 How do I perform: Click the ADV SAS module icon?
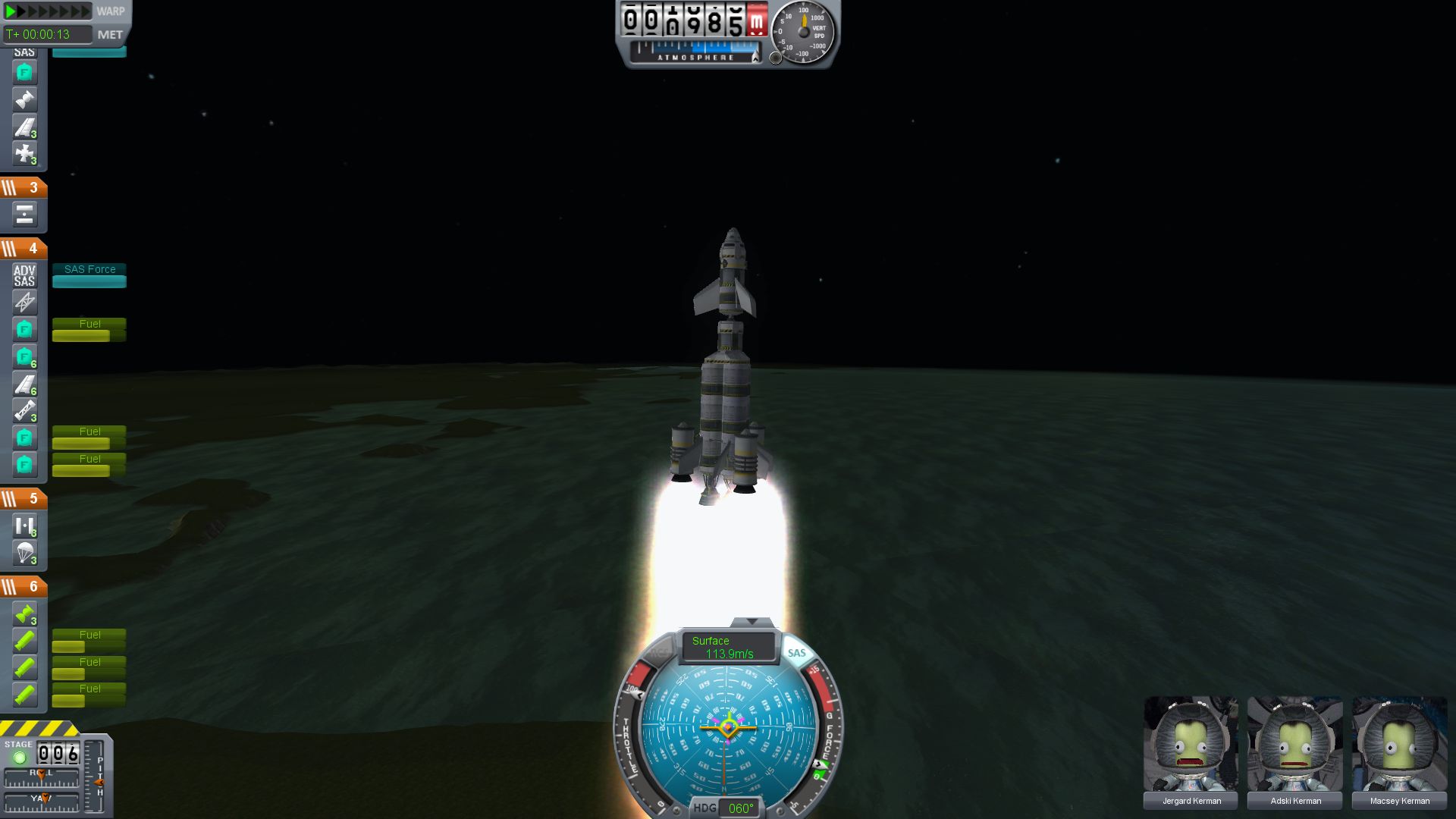(x=24, y=275)
